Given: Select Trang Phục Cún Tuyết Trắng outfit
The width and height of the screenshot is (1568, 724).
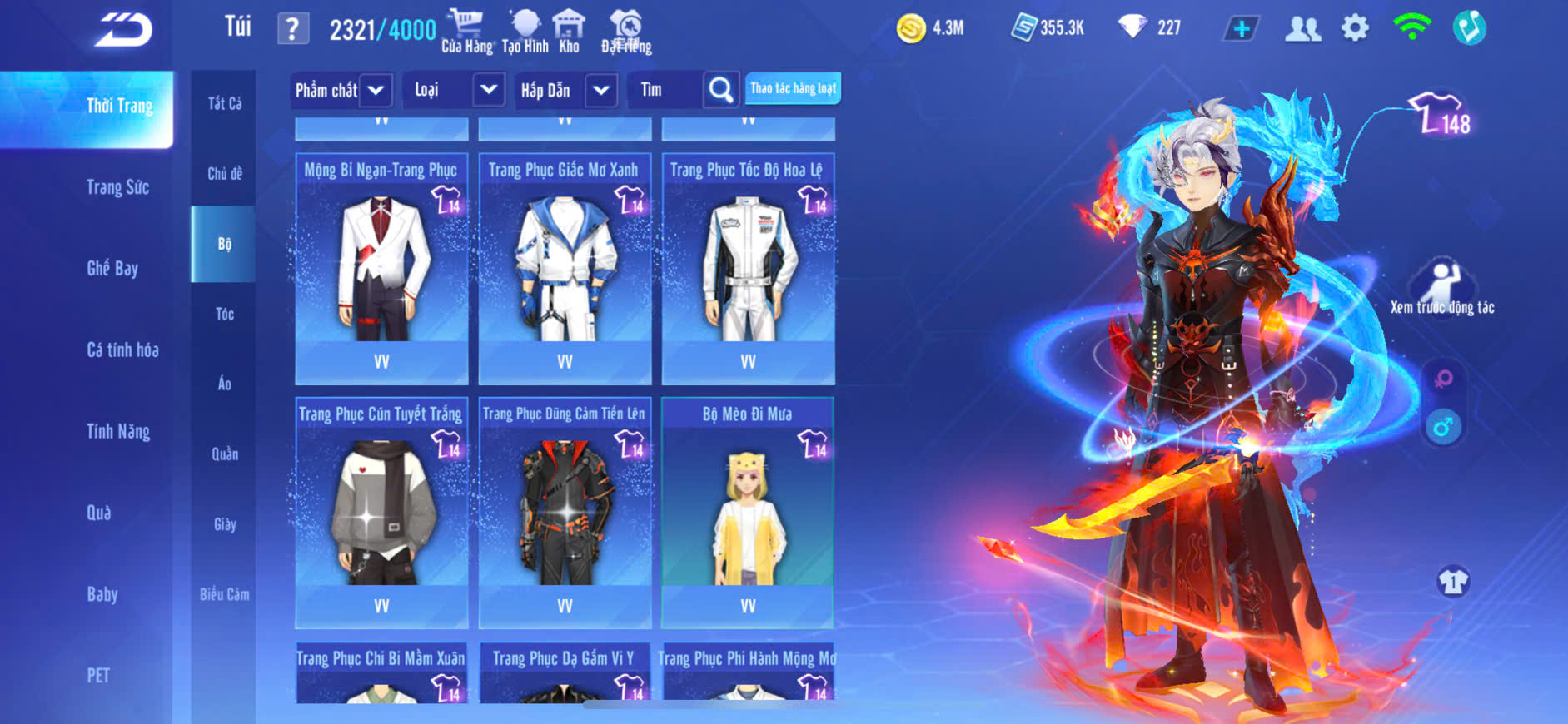Looking at the screenshot, I should coord(381,511).
